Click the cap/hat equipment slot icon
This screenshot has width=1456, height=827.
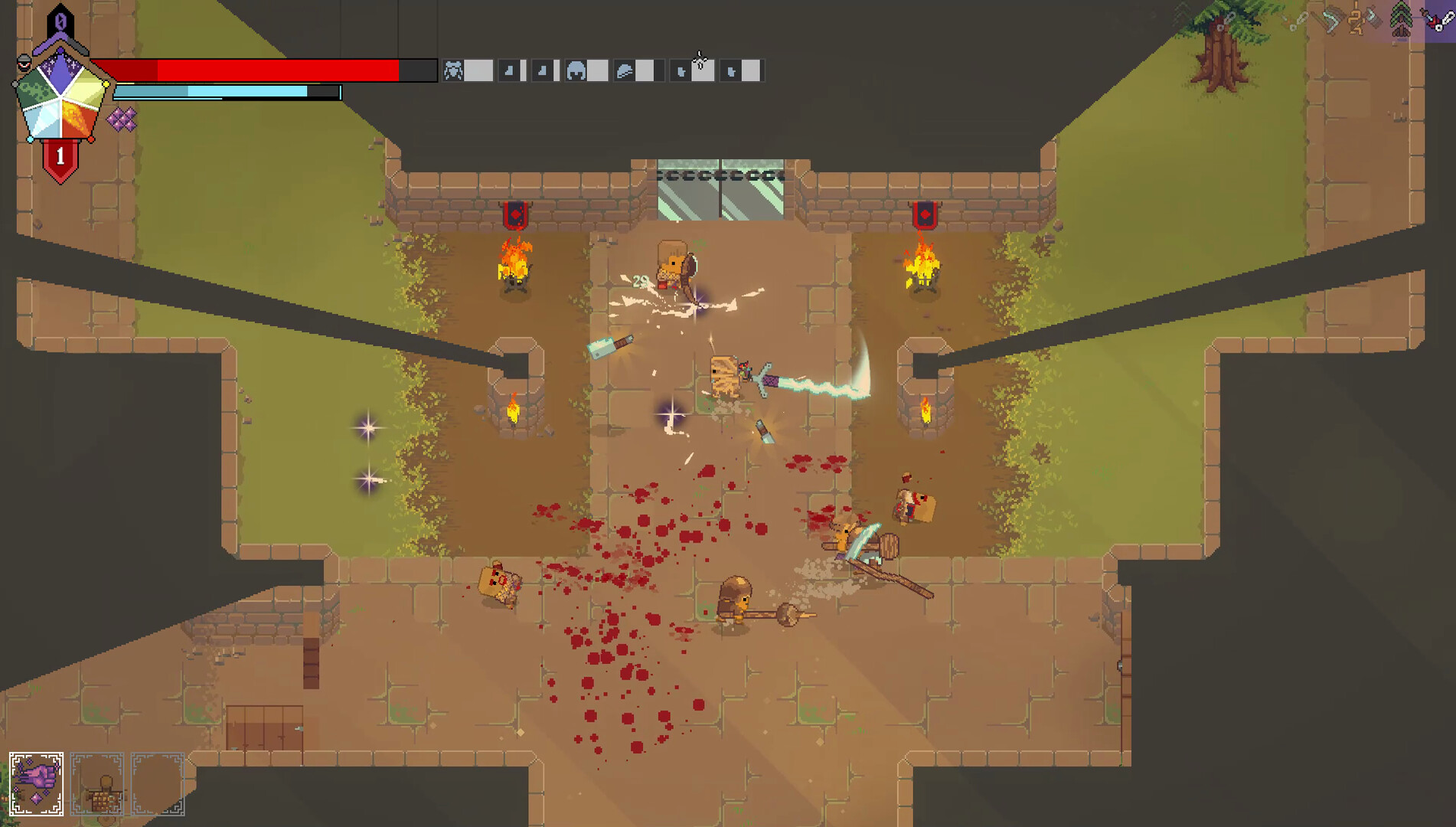pos(624,70)
